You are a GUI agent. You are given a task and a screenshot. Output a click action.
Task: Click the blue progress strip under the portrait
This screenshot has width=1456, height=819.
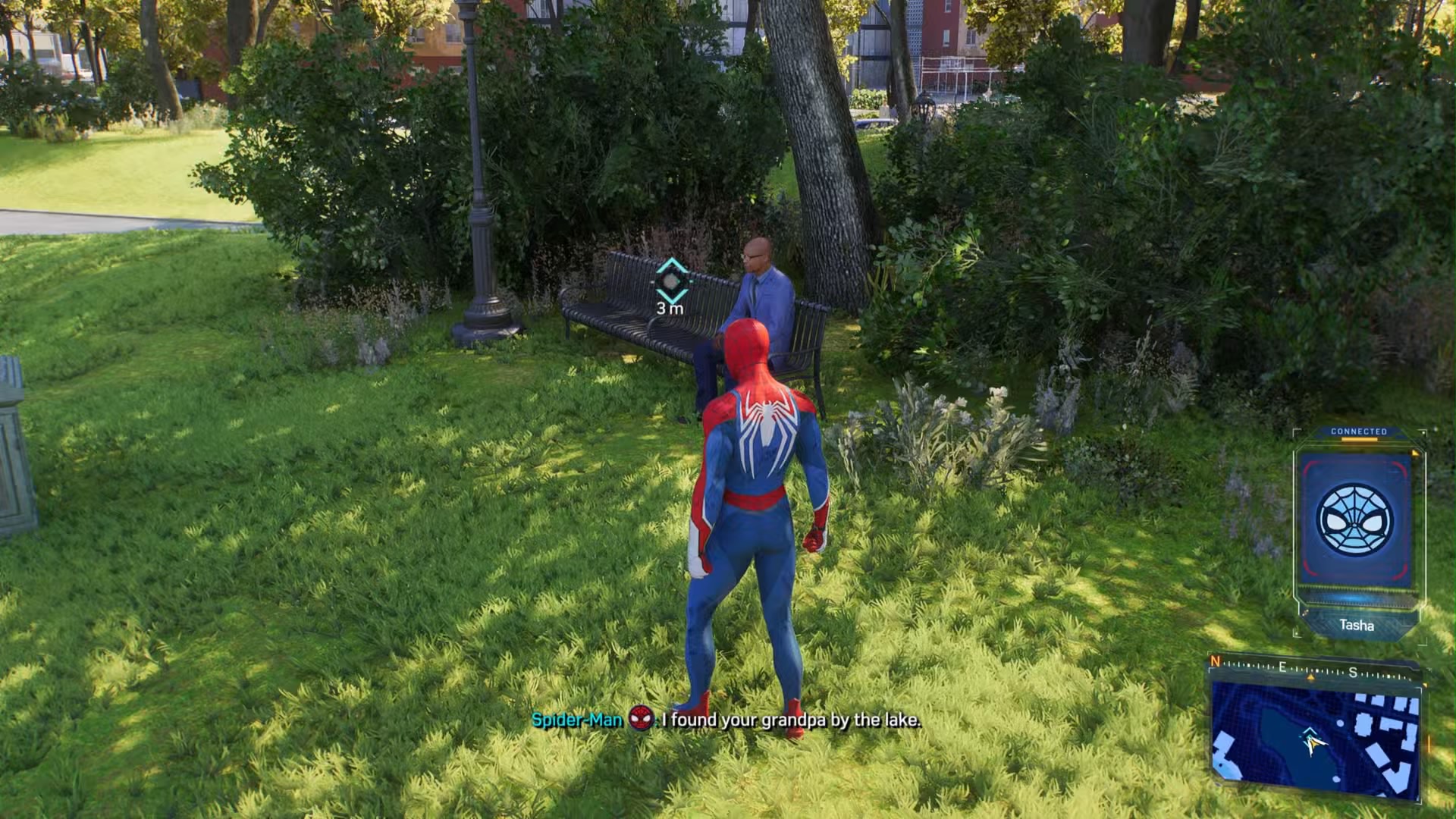1359,598
